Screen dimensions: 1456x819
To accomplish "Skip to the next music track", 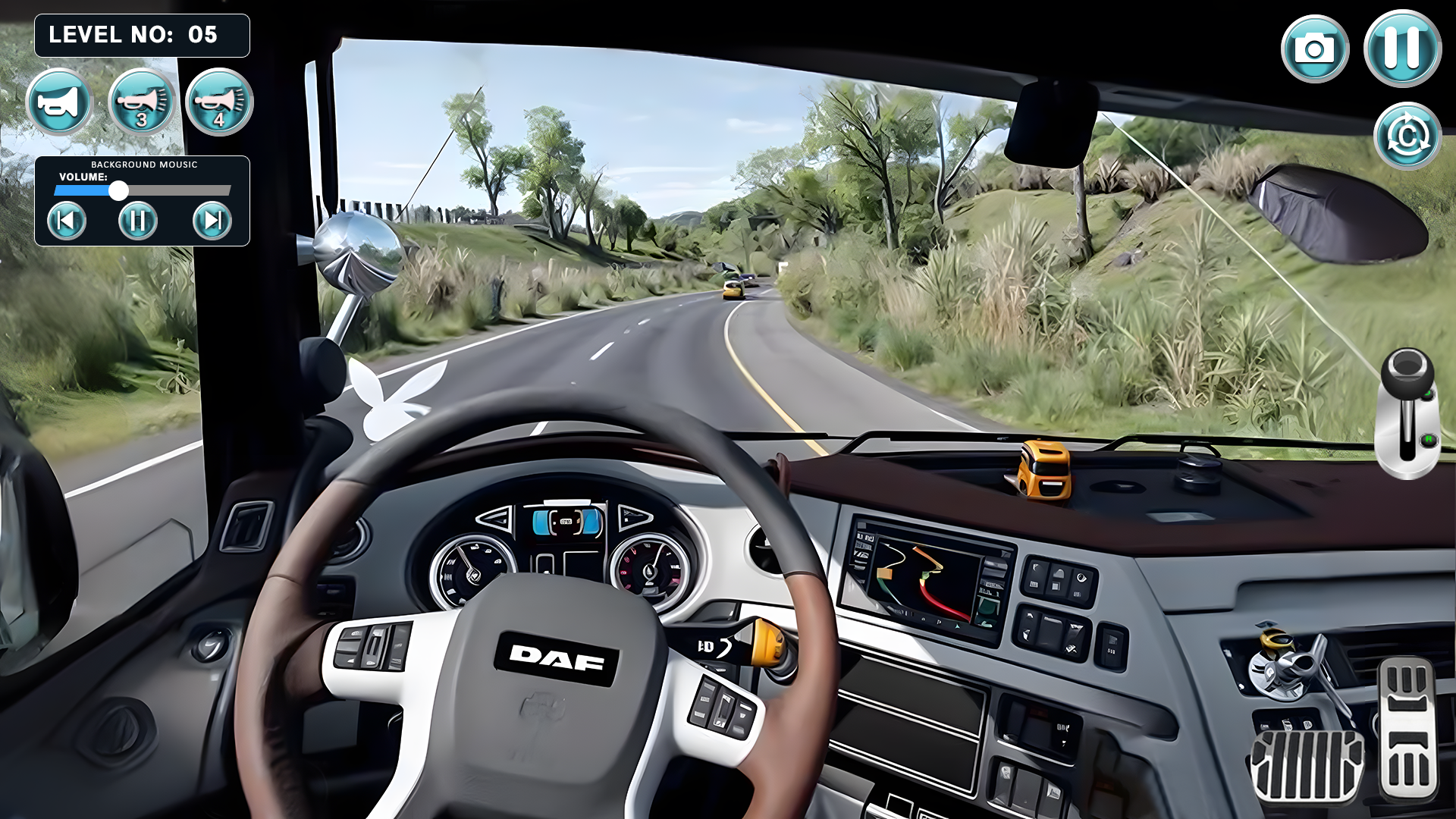I will [211, 221].
